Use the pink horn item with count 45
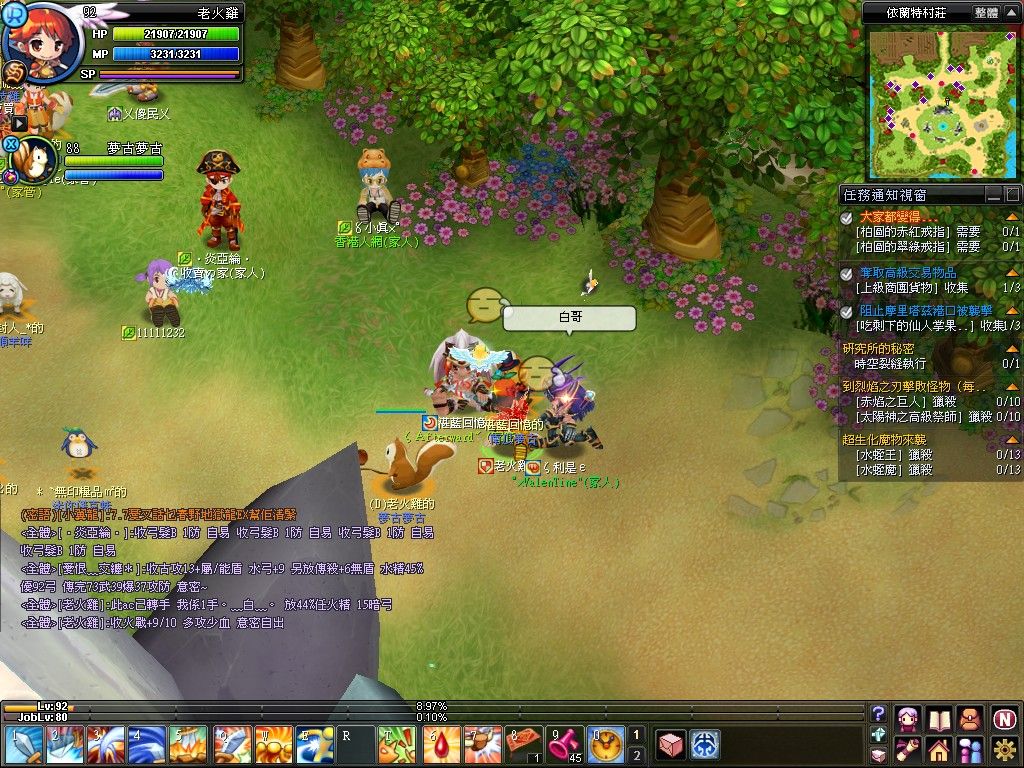This screenshot has width=1024, height=768. pos(565,745)
